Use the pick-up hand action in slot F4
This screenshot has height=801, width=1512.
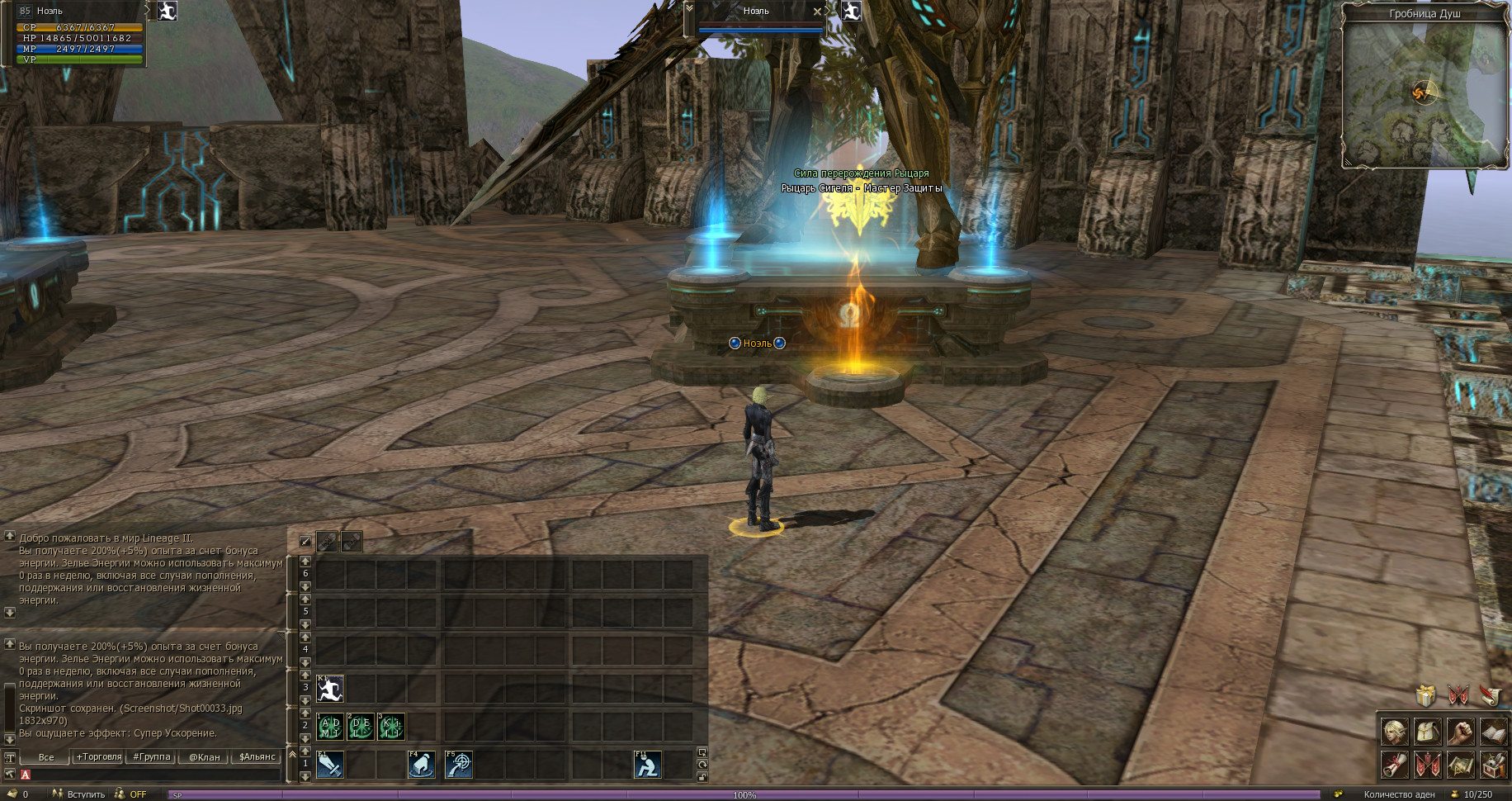click(422, 765)
